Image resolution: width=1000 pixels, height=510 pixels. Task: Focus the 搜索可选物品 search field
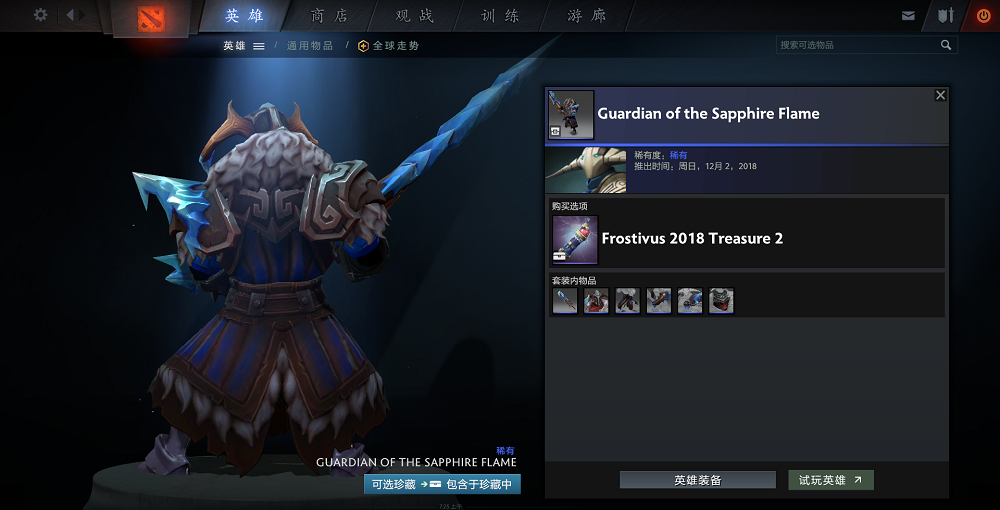click(x=857, y=45)
